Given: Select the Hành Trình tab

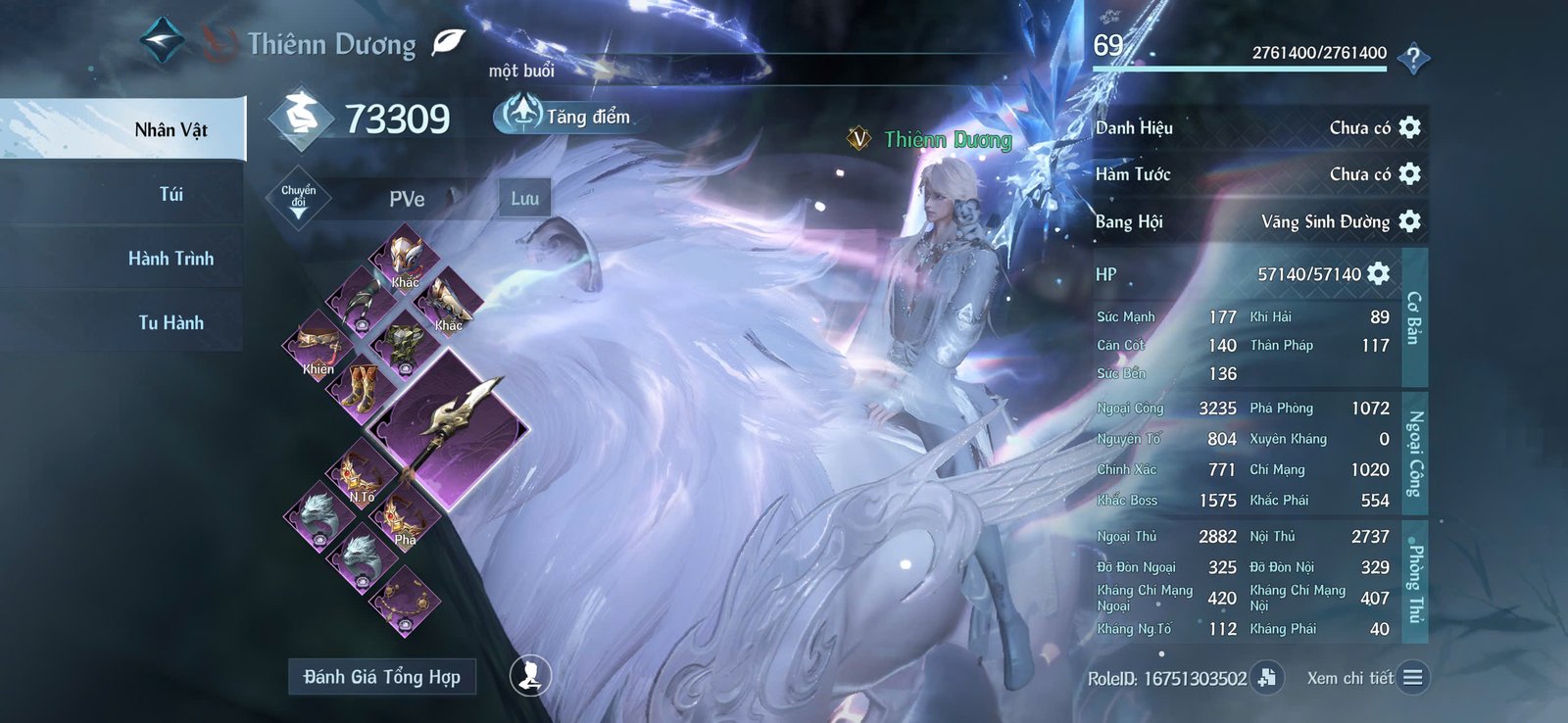Looking at the screenshot, I should 171,259.
